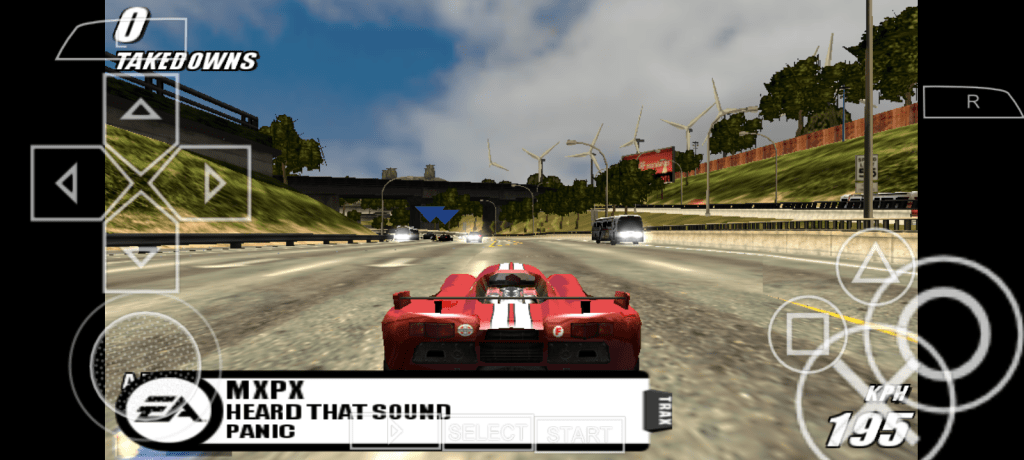Tap the D-pad down arrow
The height and width of the screenshot is (460, 1024).
tap(141, 256)
